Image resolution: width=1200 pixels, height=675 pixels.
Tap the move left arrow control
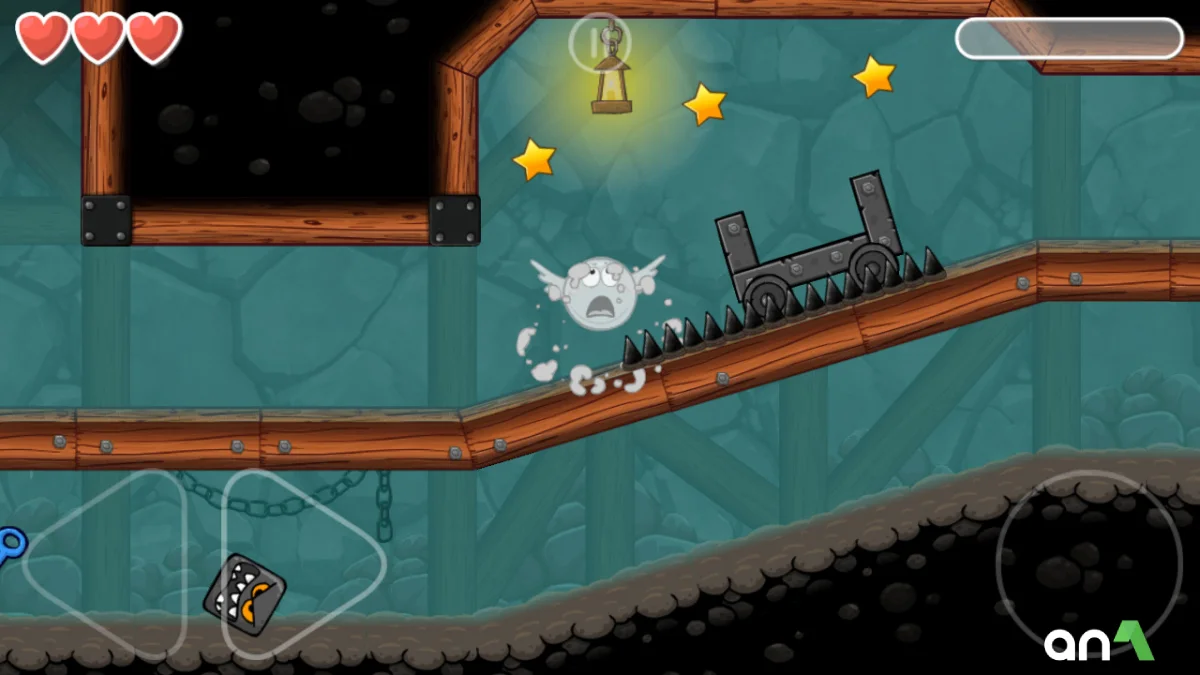pos(105,565)
